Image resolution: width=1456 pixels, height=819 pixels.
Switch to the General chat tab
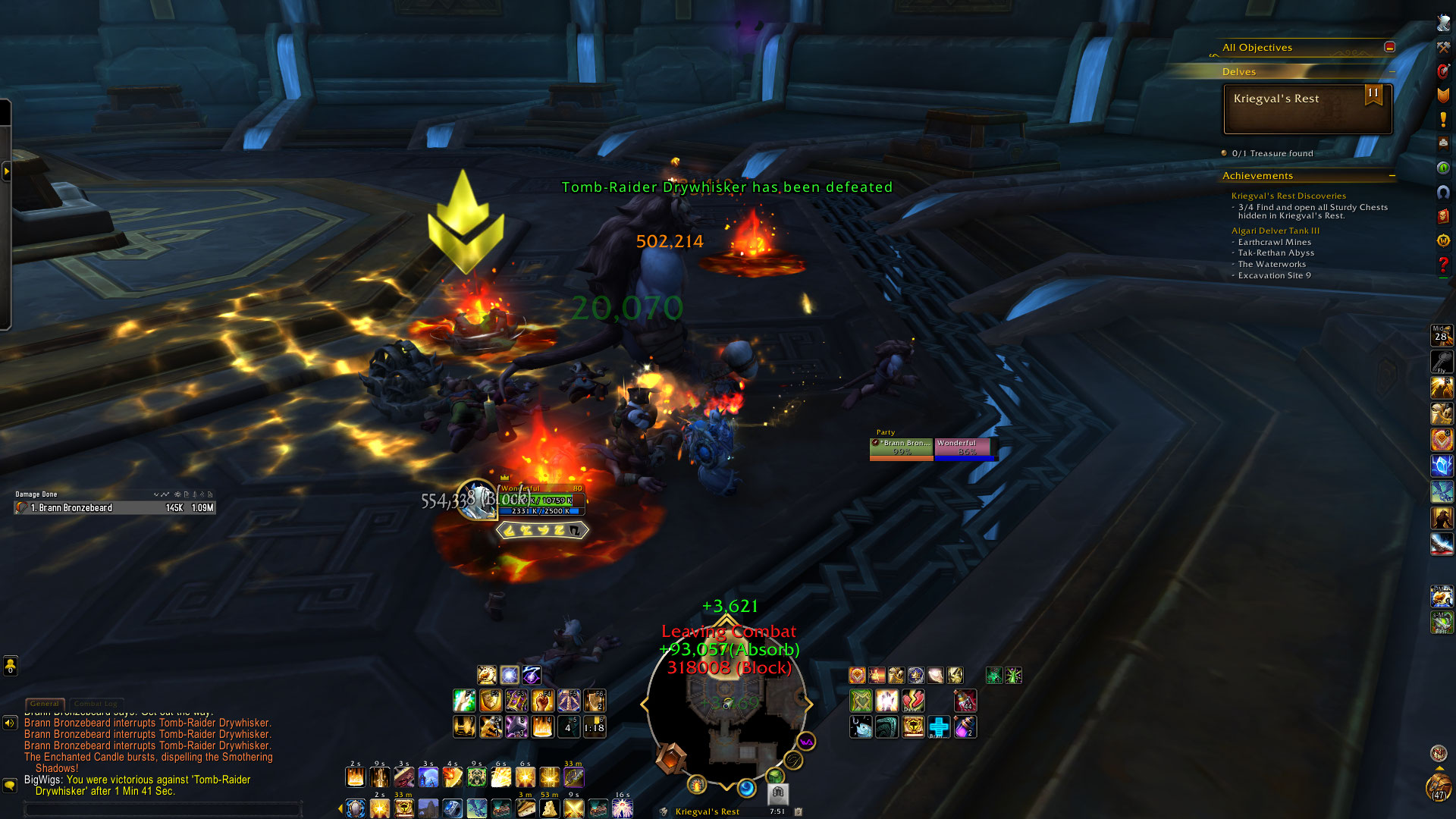[45, 704]
